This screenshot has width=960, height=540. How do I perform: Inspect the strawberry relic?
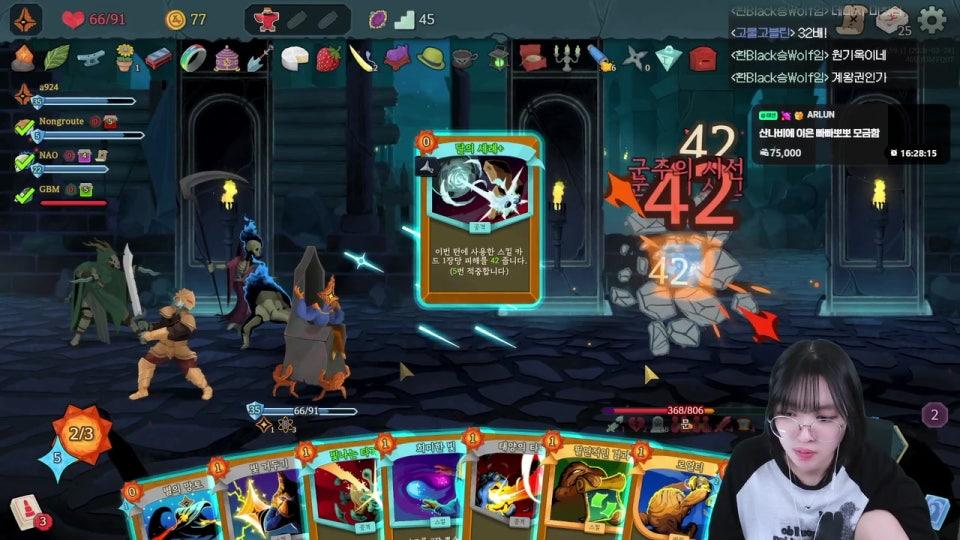[327, 58]
